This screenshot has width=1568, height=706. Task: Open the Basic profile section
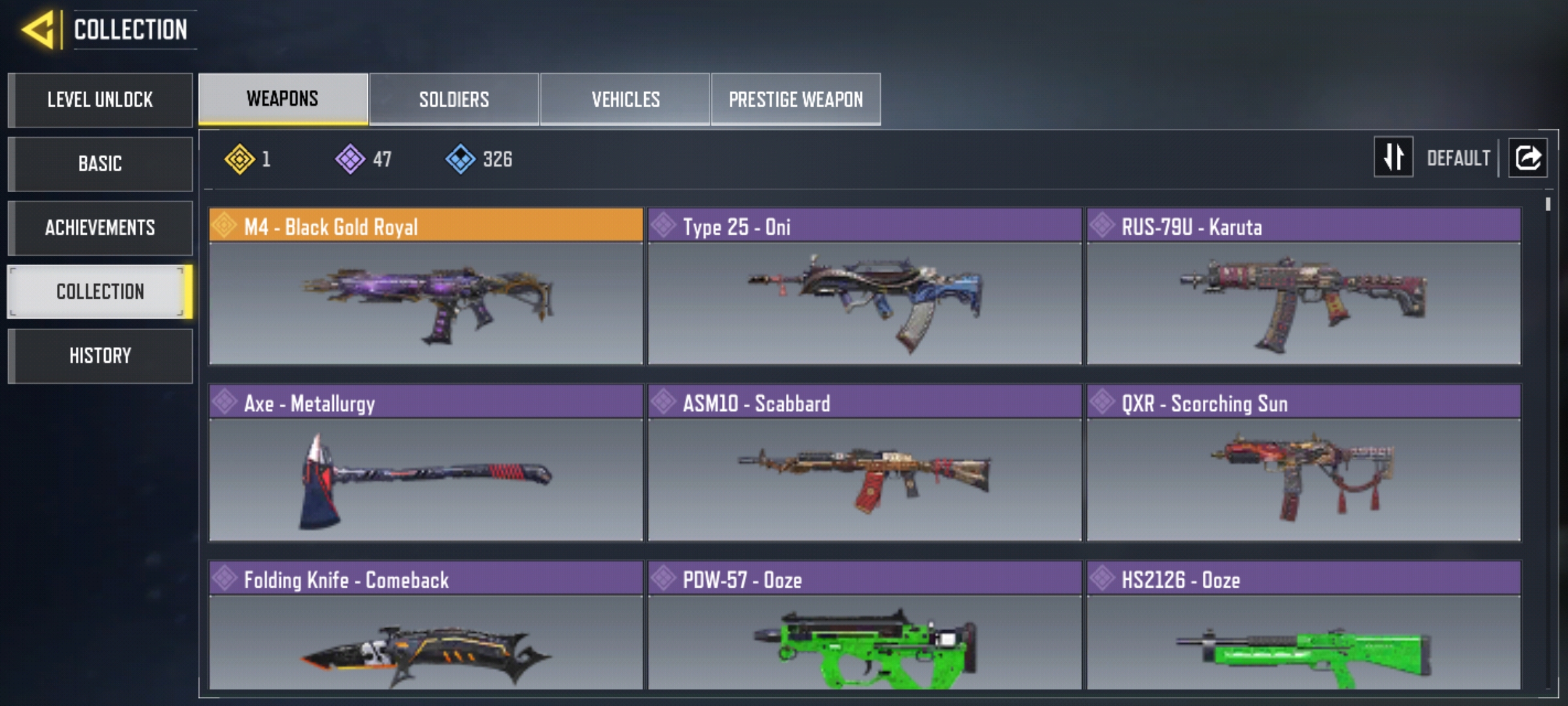click(100, 163)
